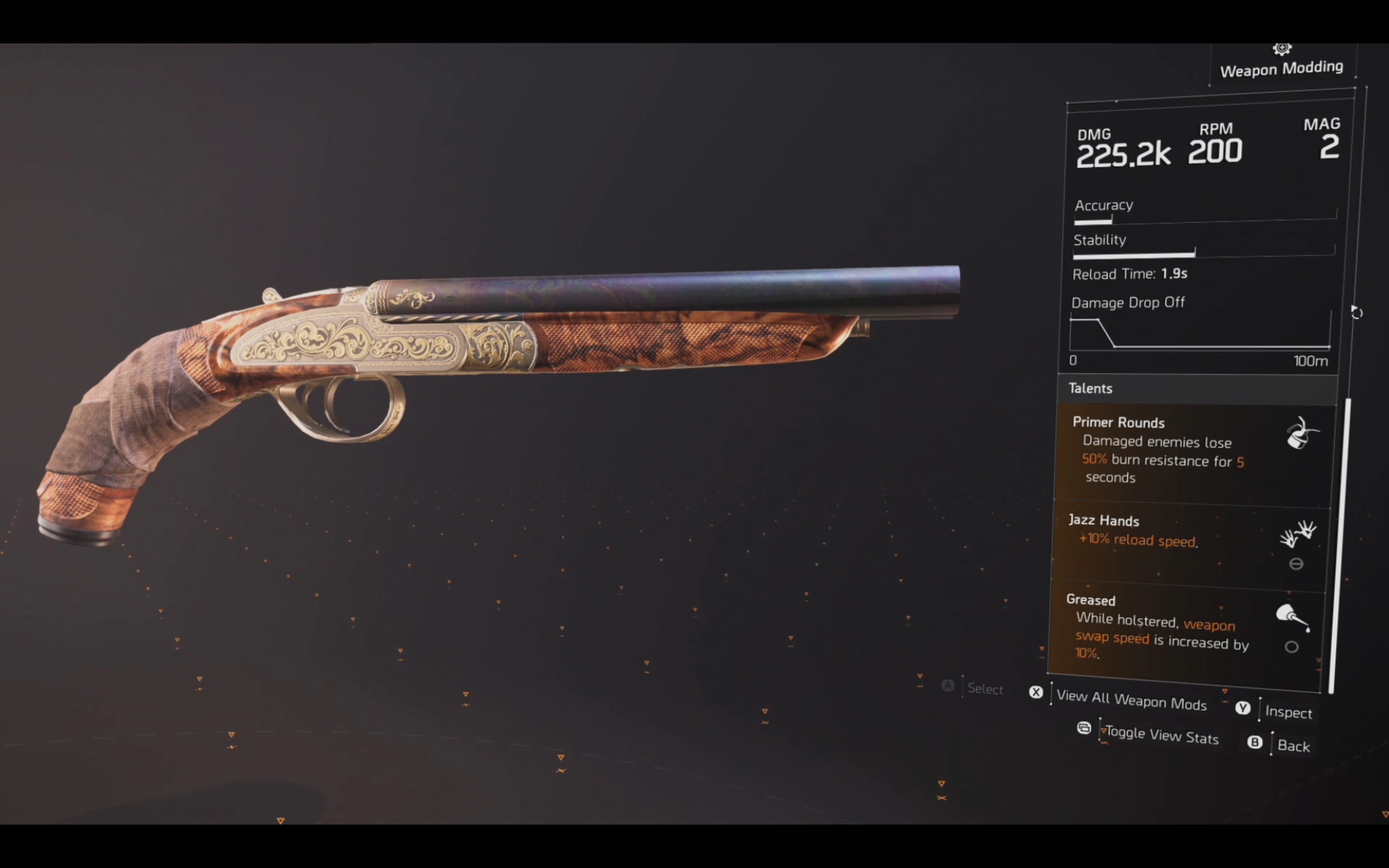1389x868 pixels.
Task: Open View All Weapon Mods
Action: [x=1131, y=700]
